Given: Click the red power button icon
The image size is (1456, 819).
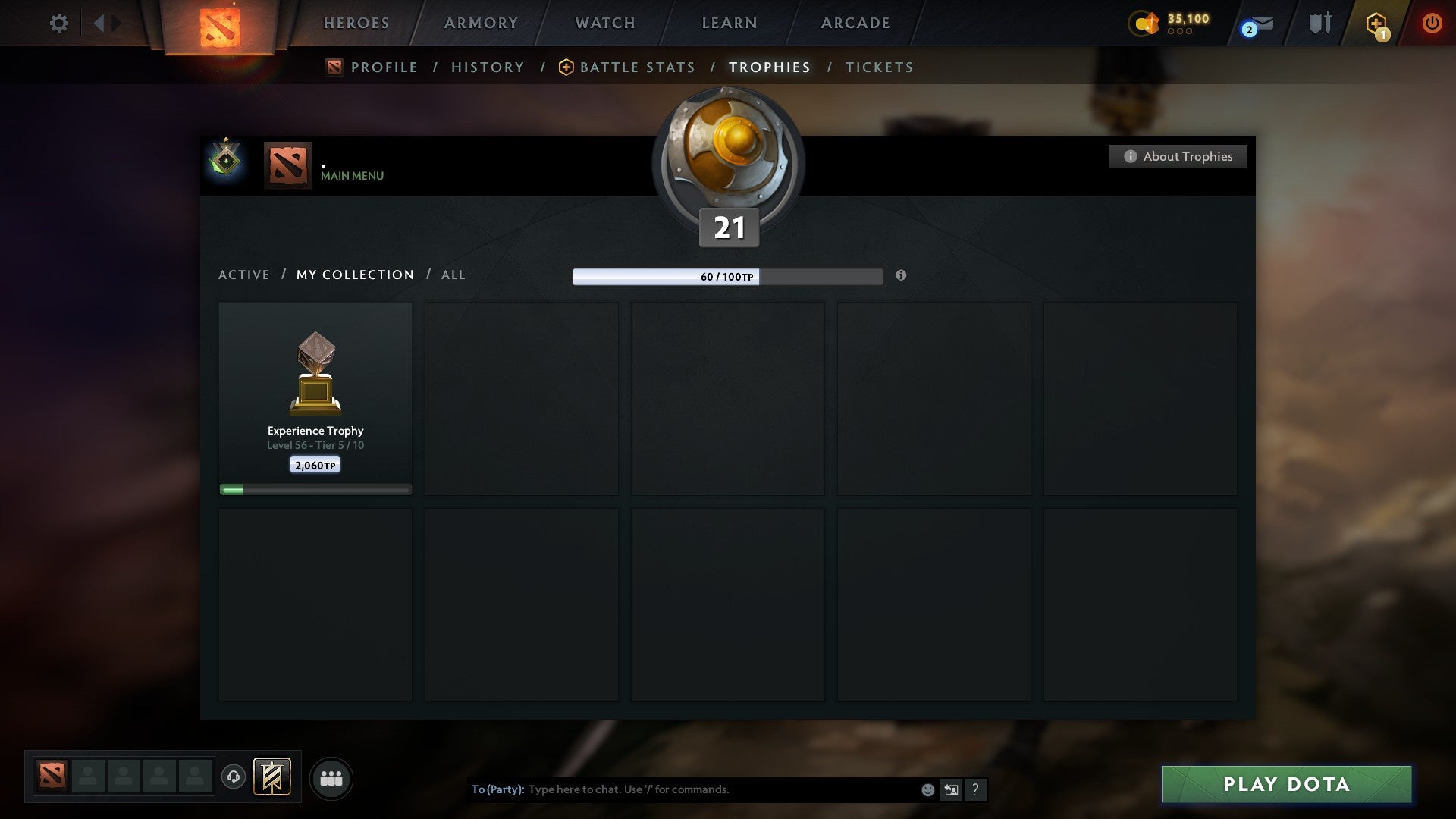Looking at the screenshot, I should [x=1432, y=24].
